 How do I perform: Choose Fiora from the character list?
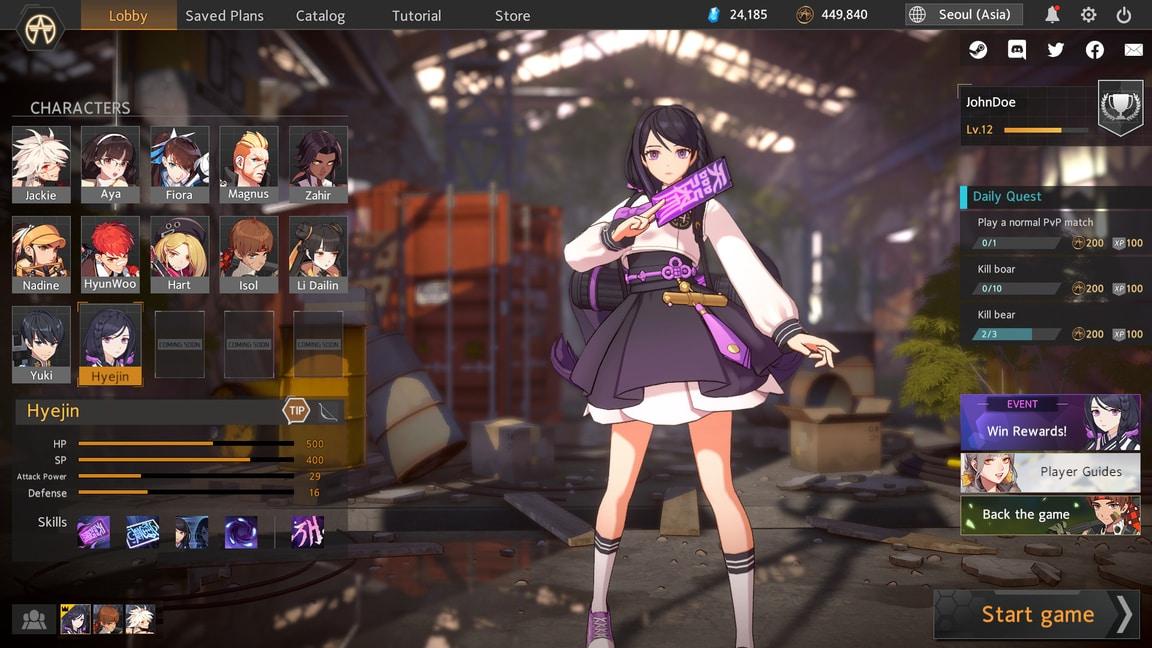pos(179,164)
